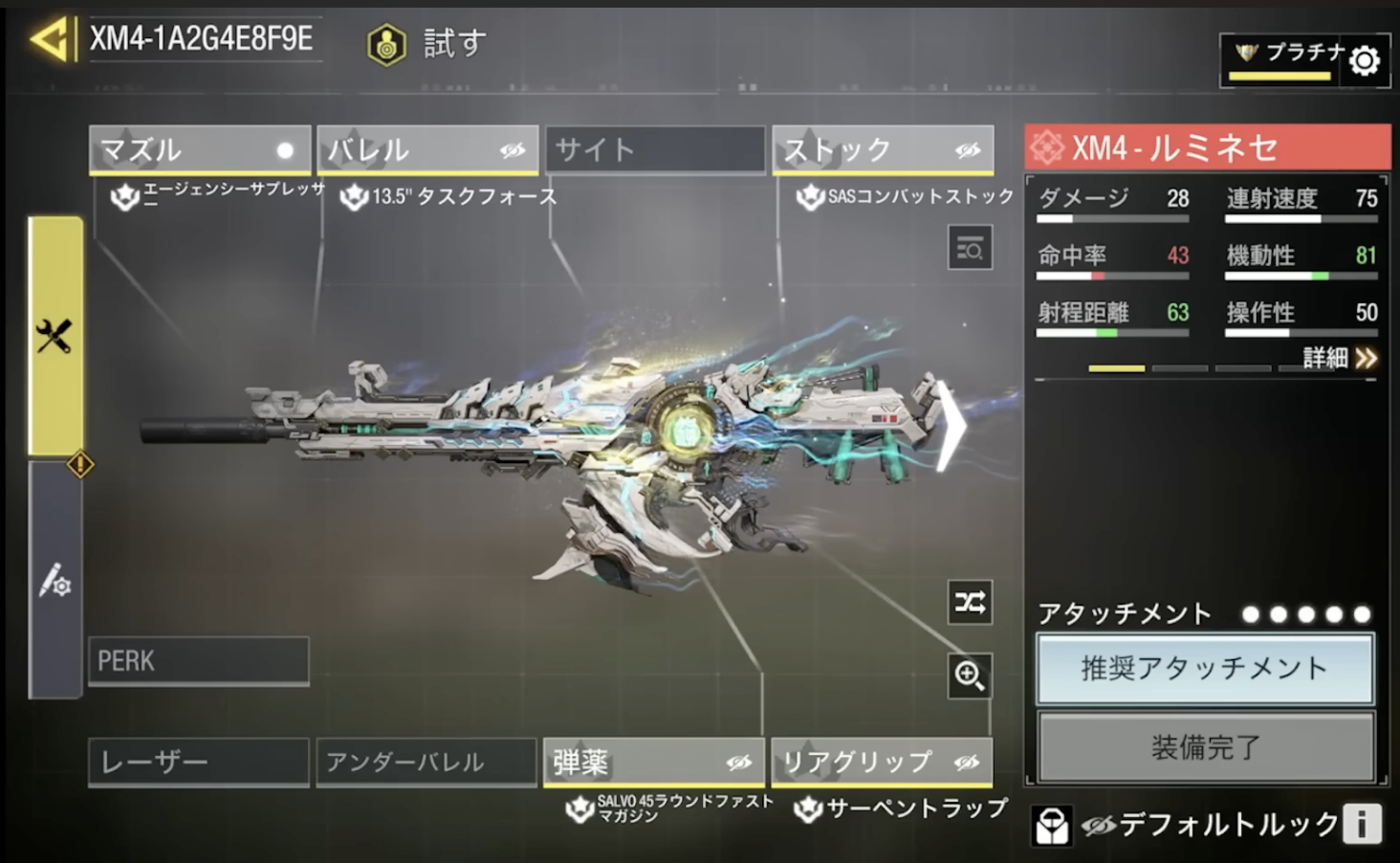Open the weapon customization paint tab in sidebar
Image resolution: width=1400 pixels, height=863 pixels.
[53, 582]
